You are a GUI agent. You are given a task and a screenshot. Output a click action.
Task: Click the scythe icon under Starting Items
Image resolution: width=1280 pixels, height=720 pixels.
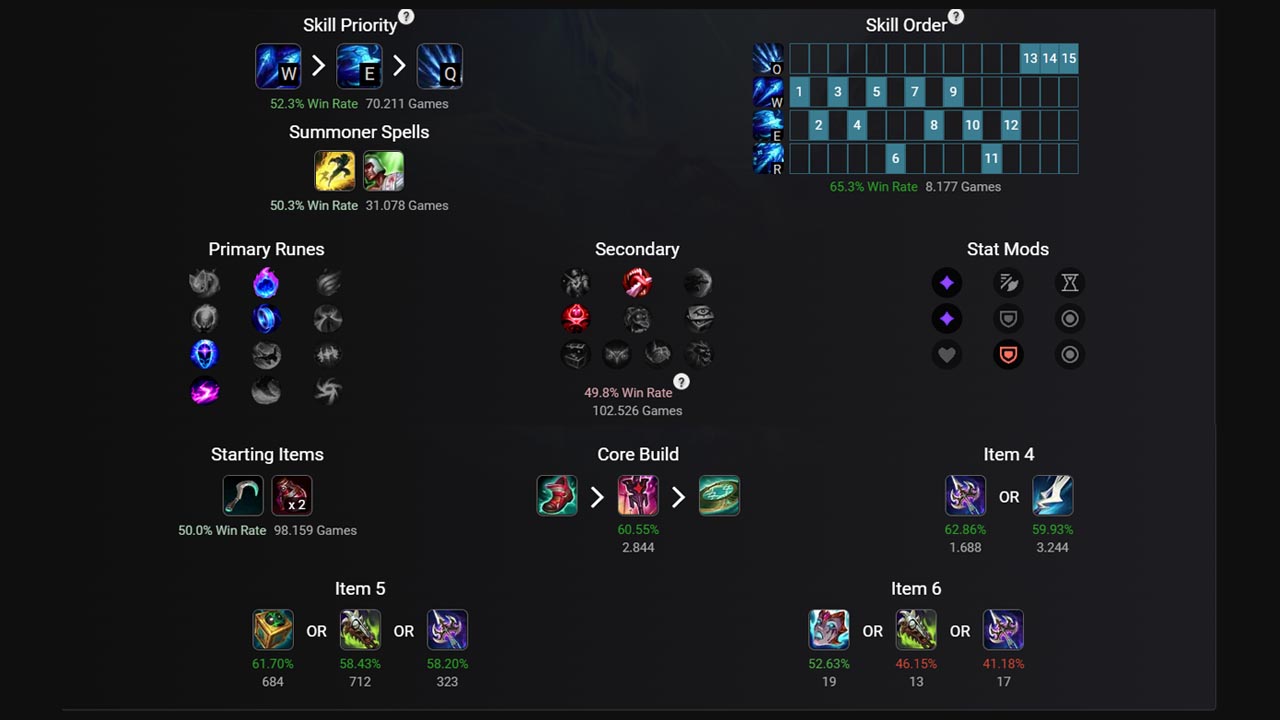(242, 494)
